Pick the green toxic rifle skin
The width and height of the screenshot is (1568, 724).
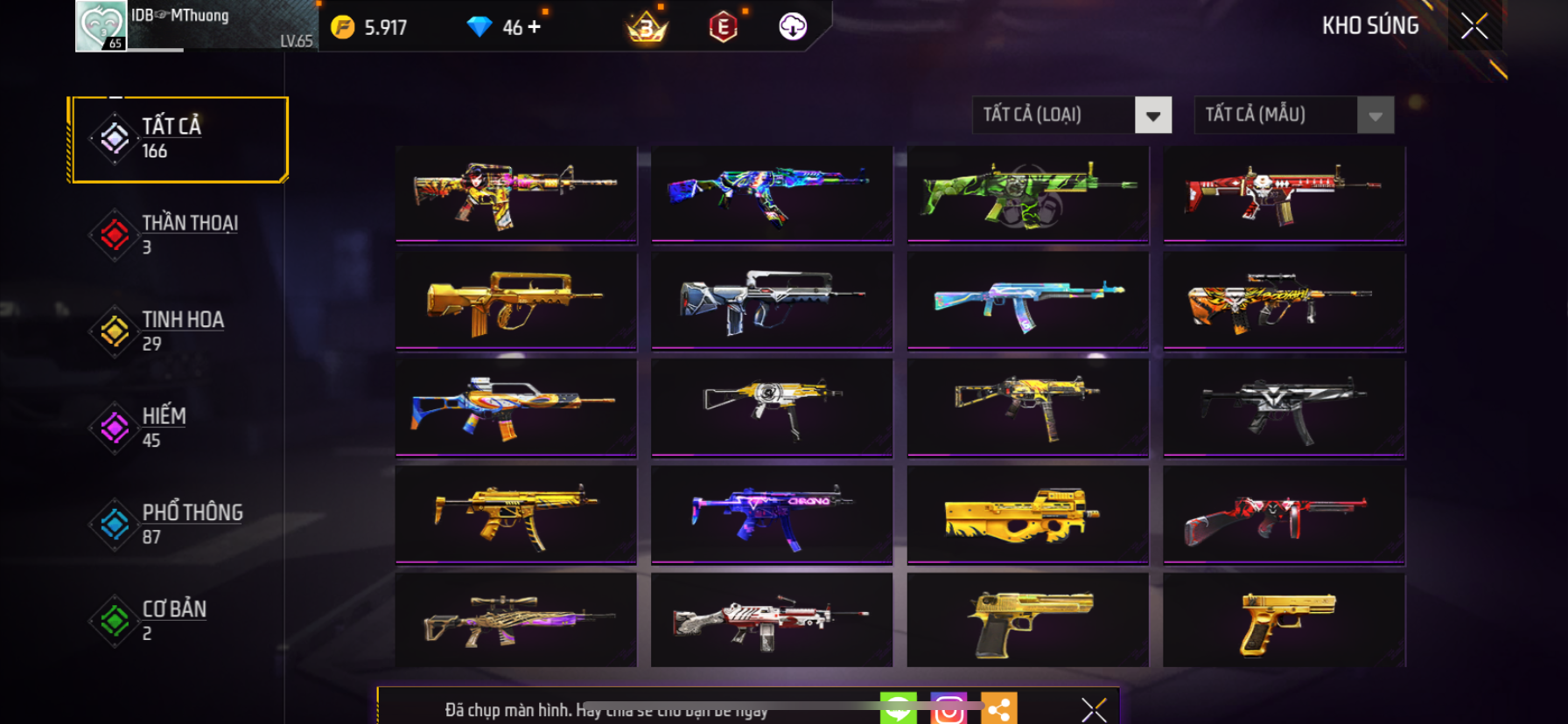[x=1027, y=193]
